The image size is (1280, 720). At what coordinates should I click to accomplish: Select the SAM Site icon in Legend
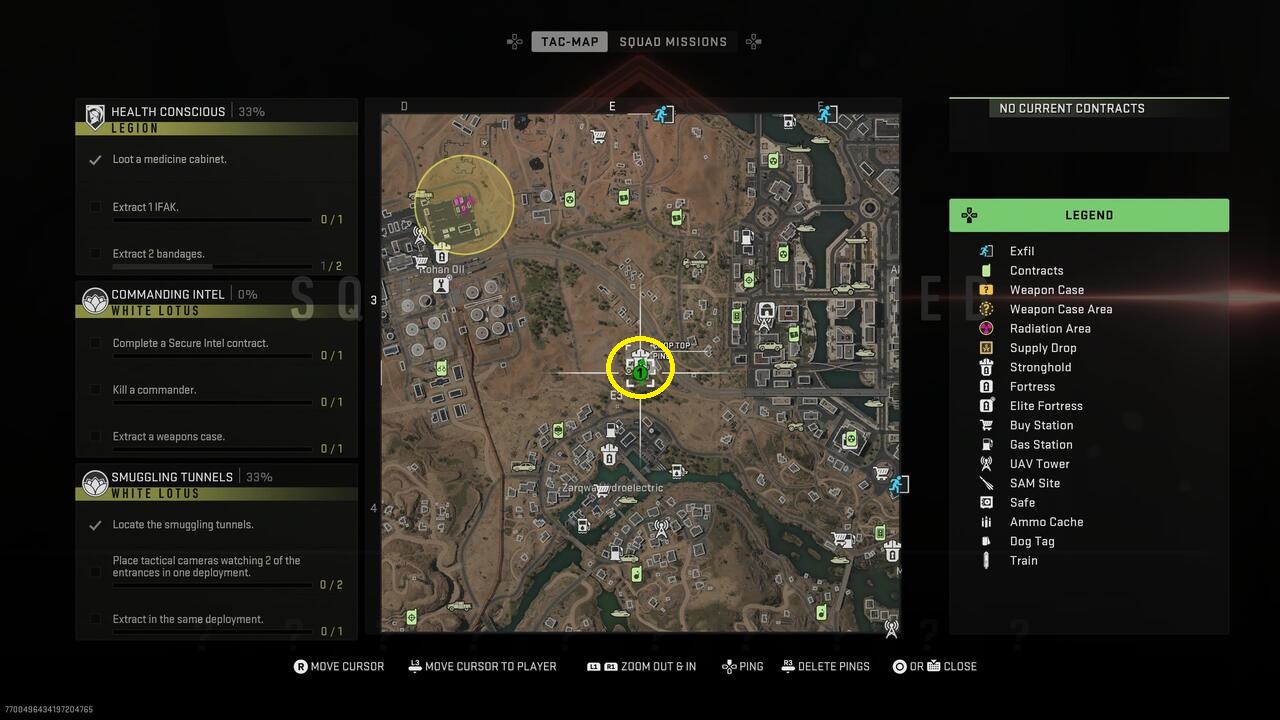985,483
